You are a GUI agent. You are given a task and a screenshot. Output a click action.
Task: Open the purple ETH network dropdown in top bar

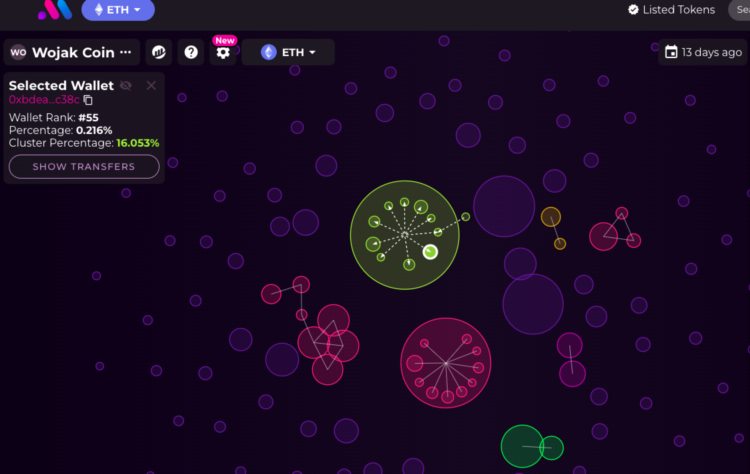[117, 10]
